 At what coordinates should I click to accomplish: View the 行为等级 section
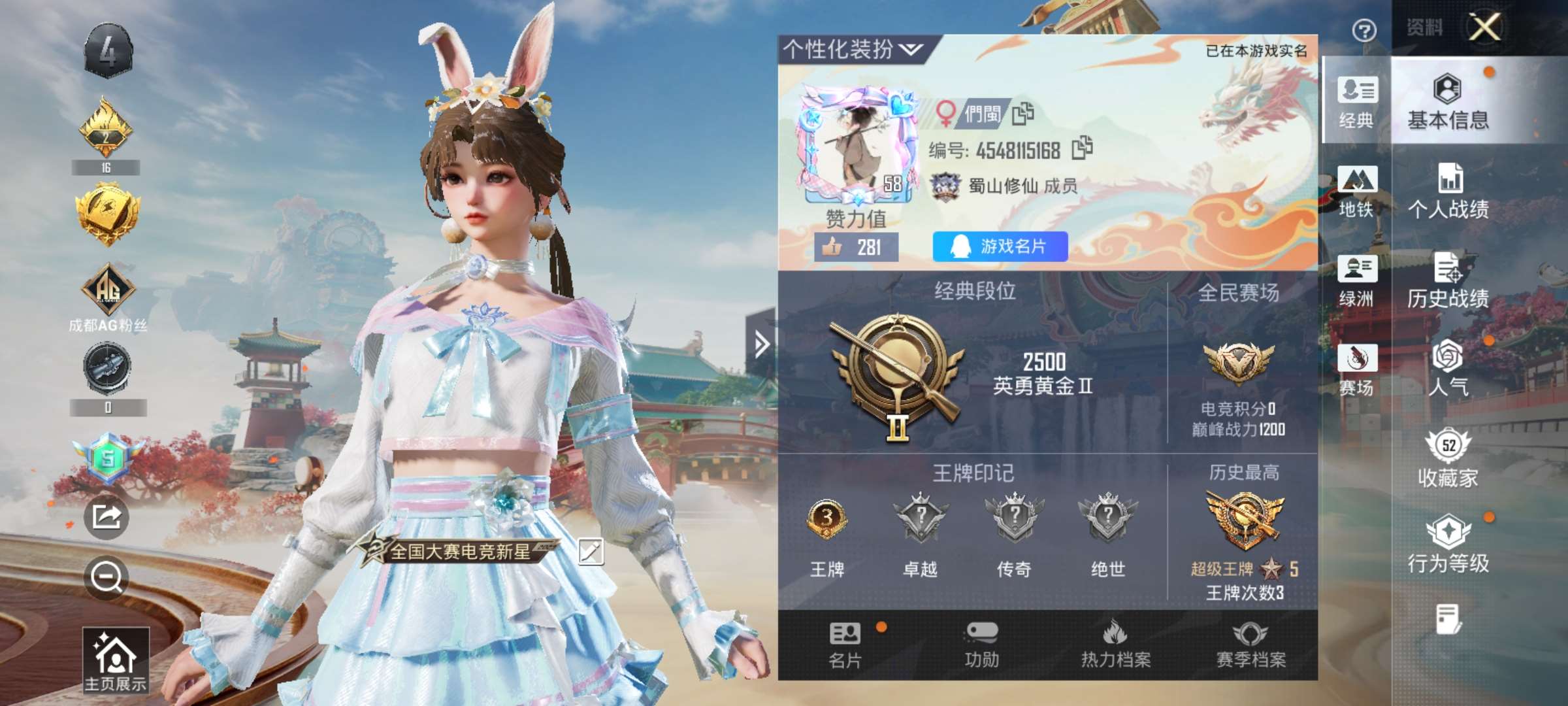click(x=1448, y=545)
